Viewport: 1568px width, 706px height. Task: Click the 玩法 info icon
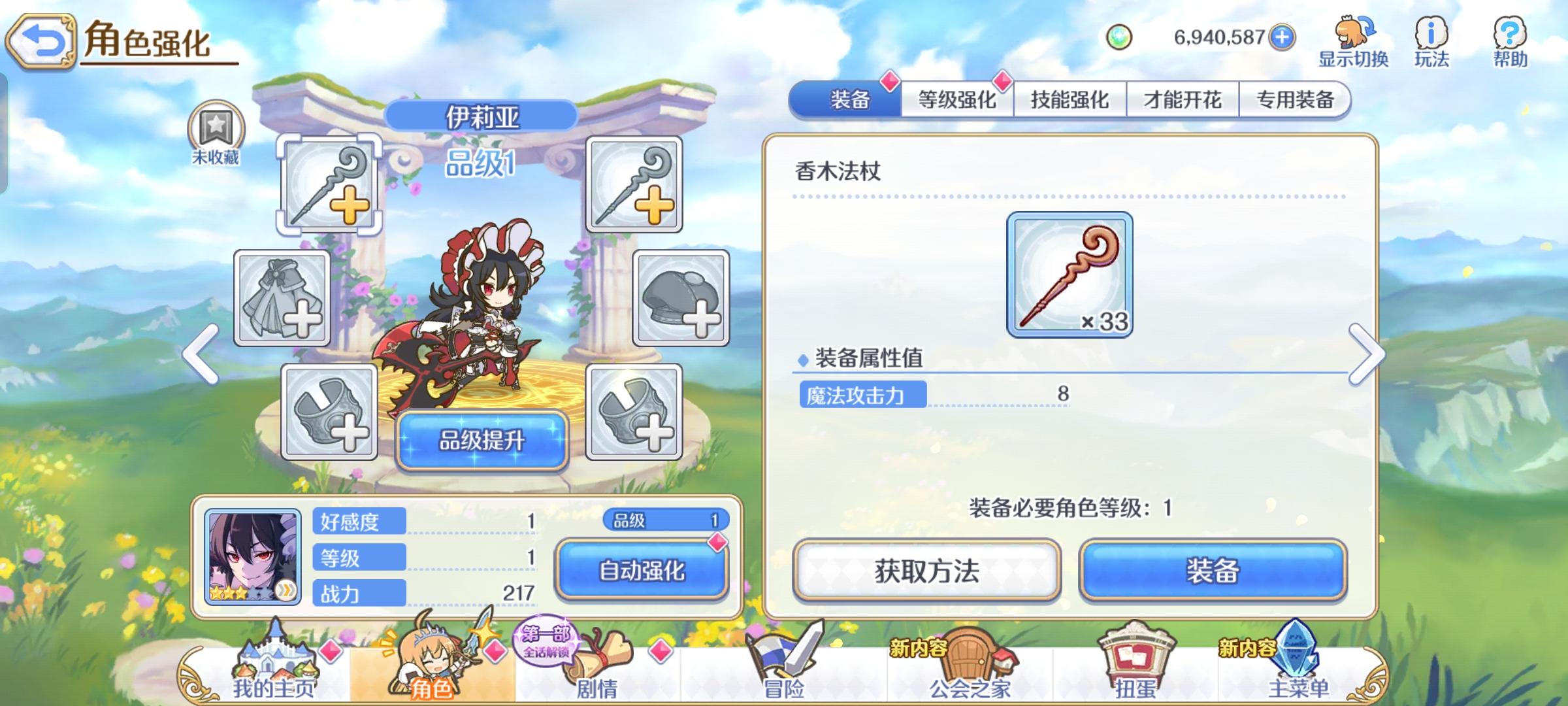pyautogui.click(x=1431, y=36)
